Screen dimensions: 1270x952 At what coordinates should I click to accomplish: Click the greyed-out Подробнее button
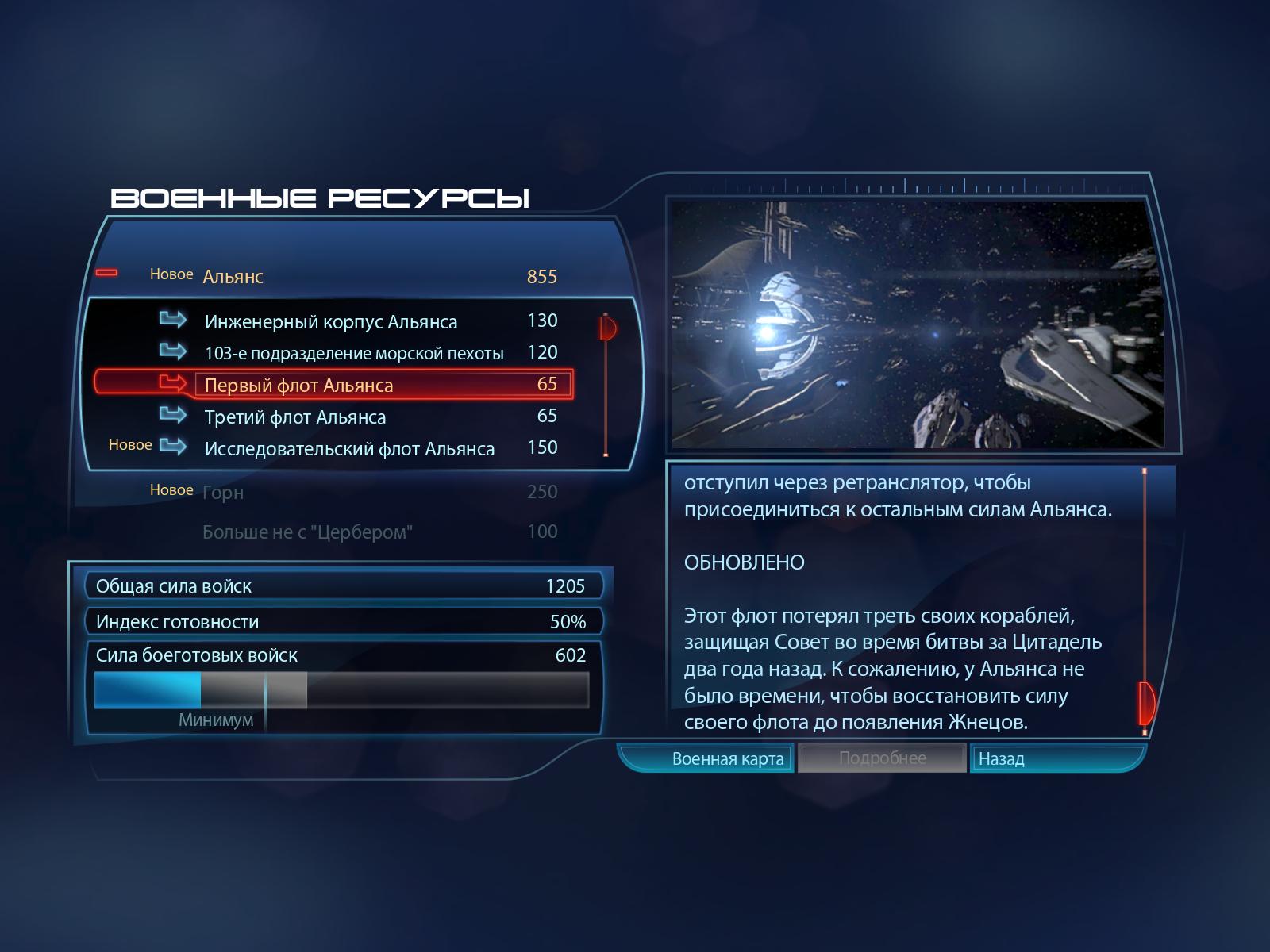882,758
